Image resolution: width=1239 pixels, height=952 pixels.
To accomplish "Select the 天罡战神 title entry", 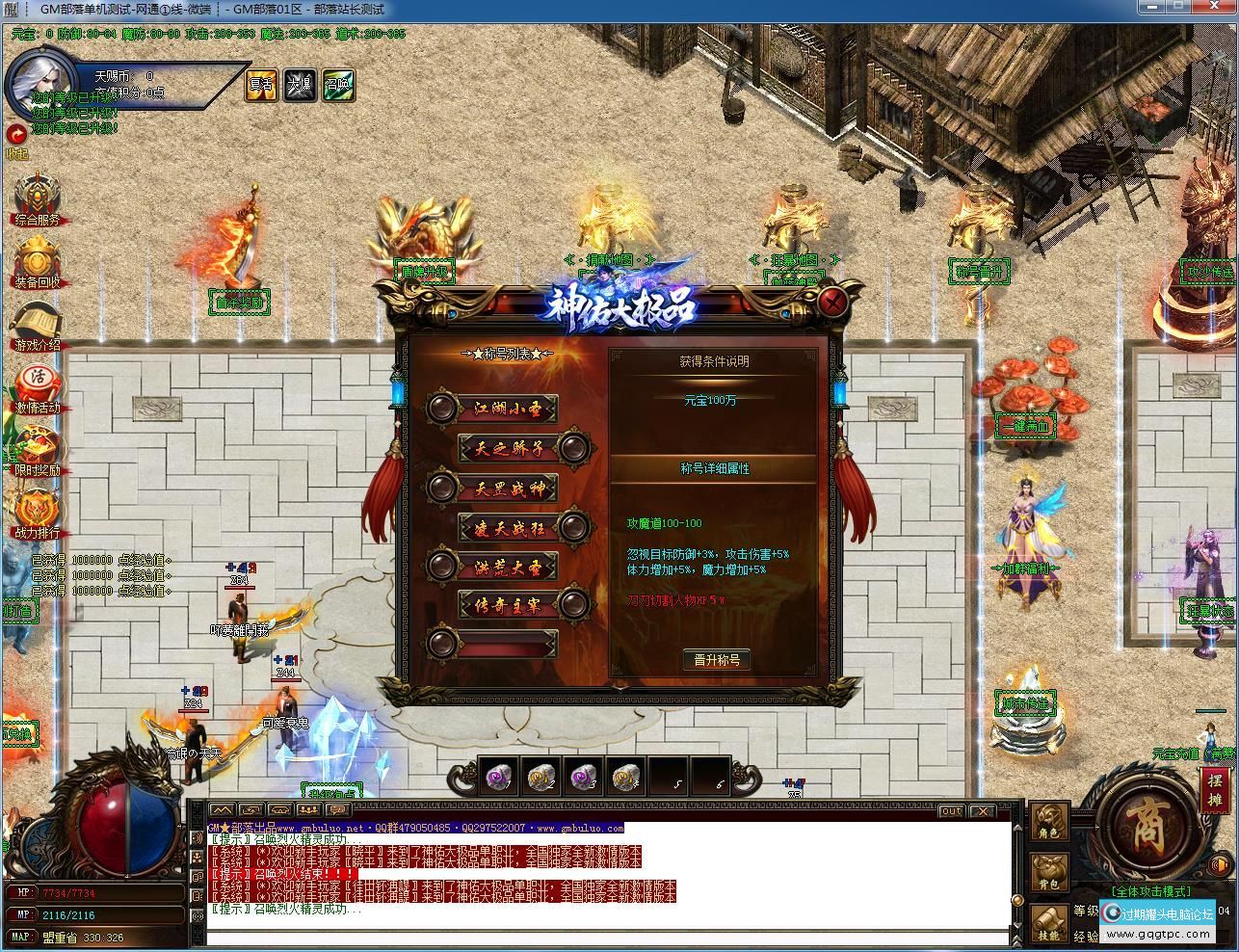I will [509, 488].
